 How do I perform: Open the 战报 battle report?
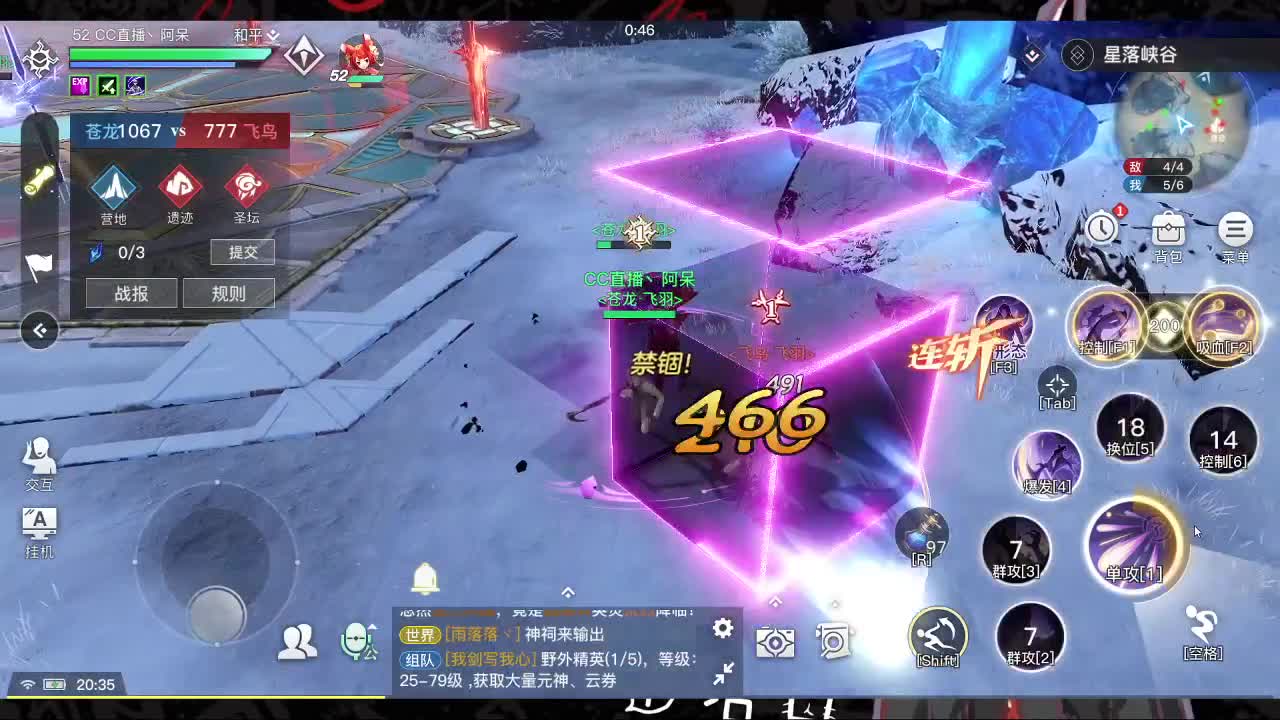pos(130,293)
